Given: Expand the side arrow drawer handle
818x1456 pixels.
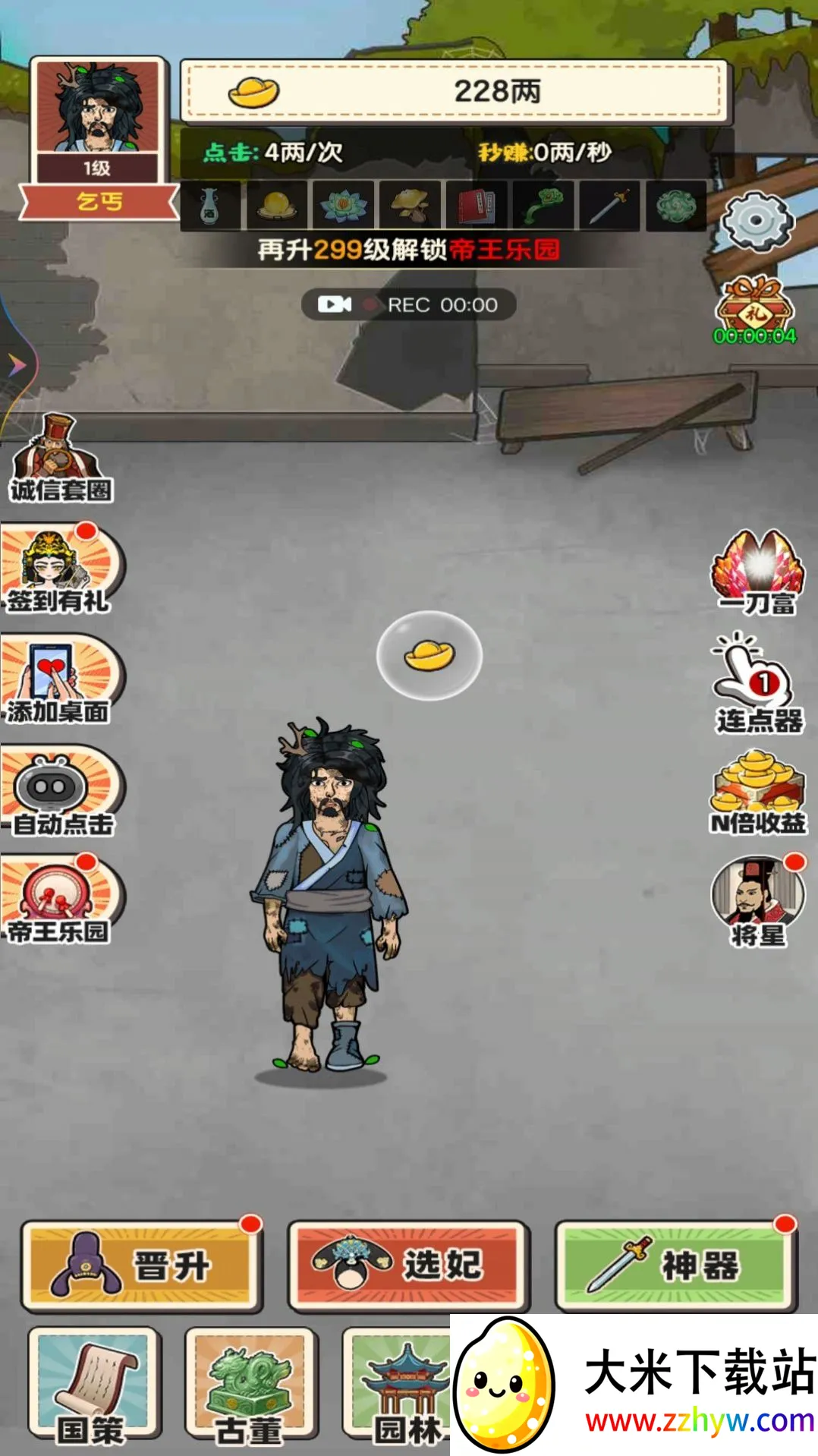Looking at the screenshot, I should point(17,366).
